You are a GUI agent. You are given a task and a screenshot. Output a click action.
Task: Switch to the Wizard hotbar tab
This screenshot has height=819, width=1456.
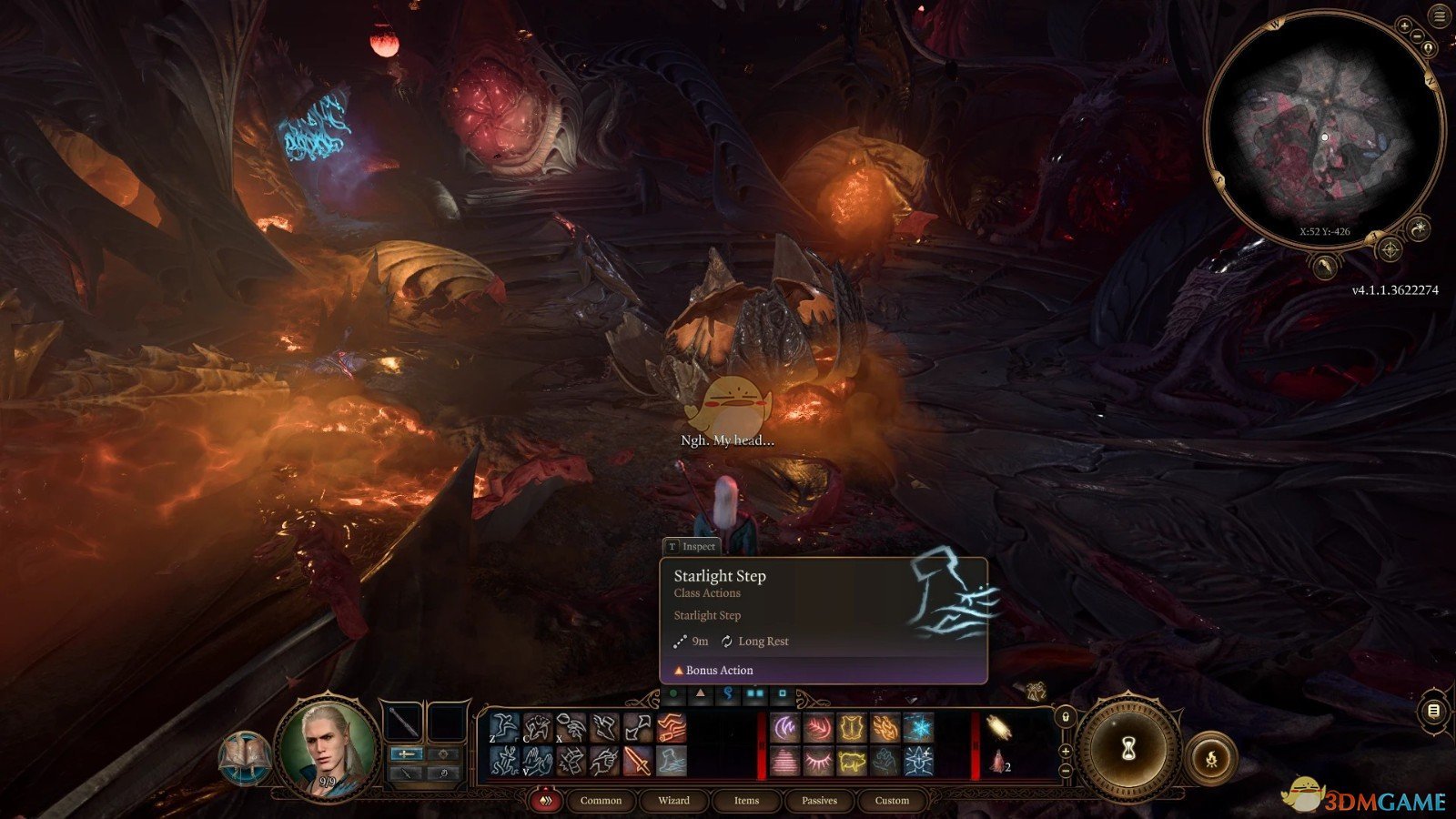coord(673,800)
